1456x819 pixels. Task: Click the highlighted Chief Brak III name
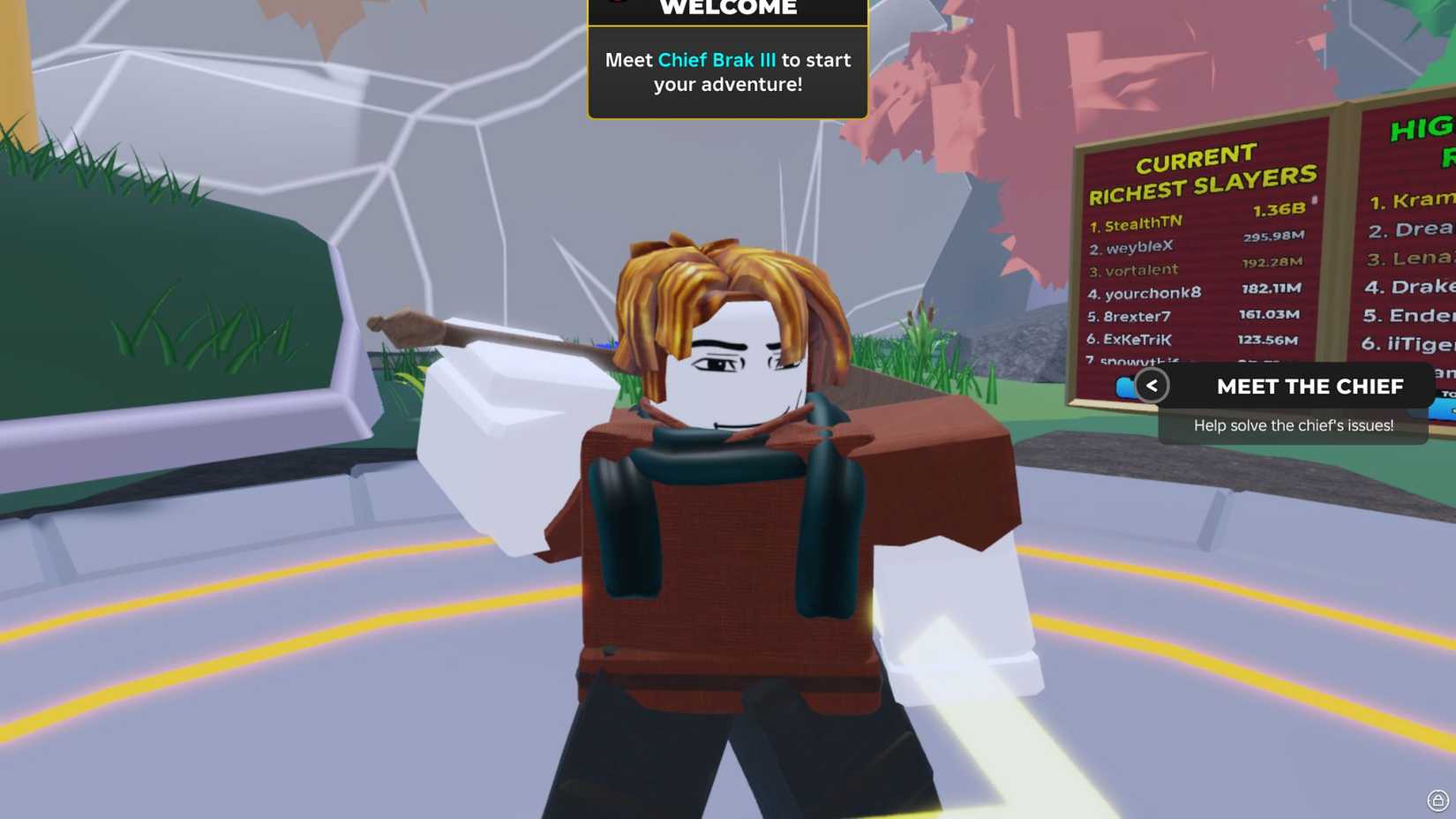point(717,60)
